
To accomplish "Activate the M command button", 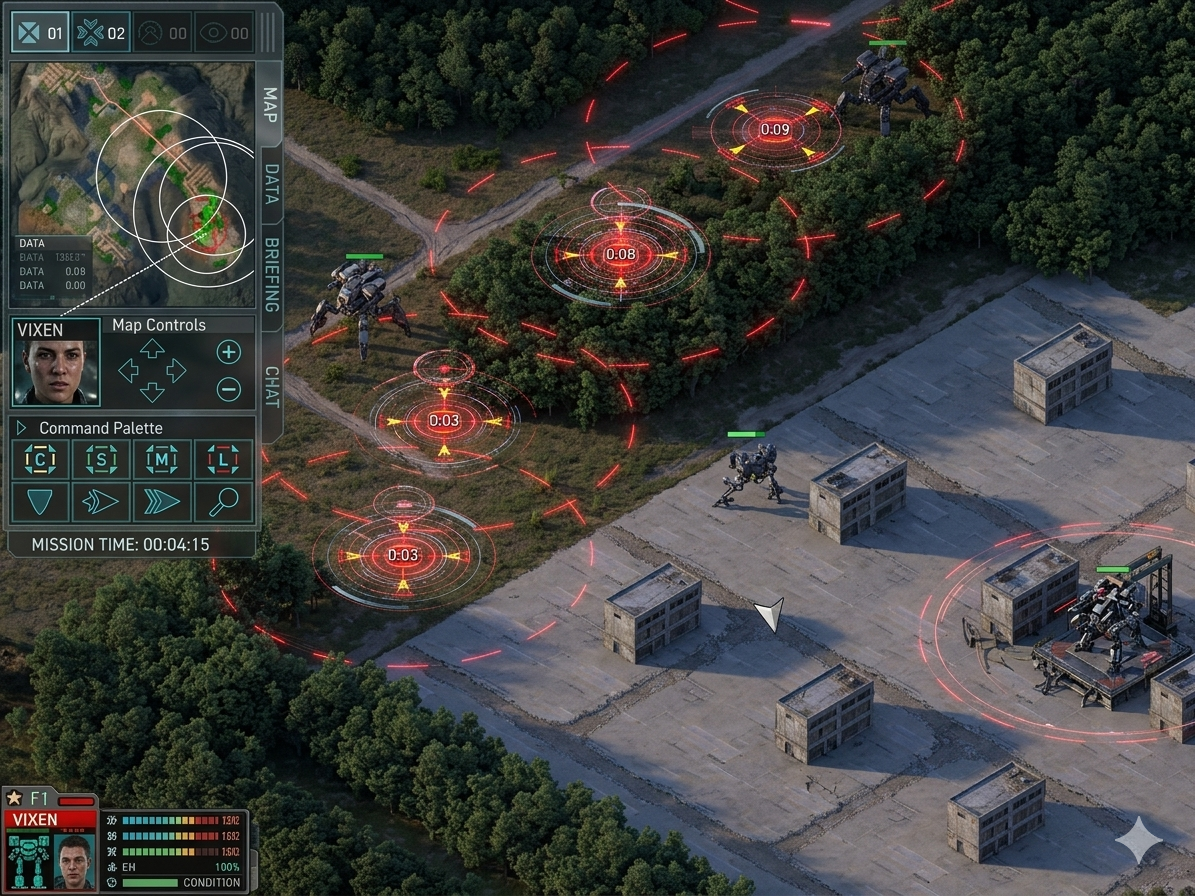I will click(x=162, y=460).
